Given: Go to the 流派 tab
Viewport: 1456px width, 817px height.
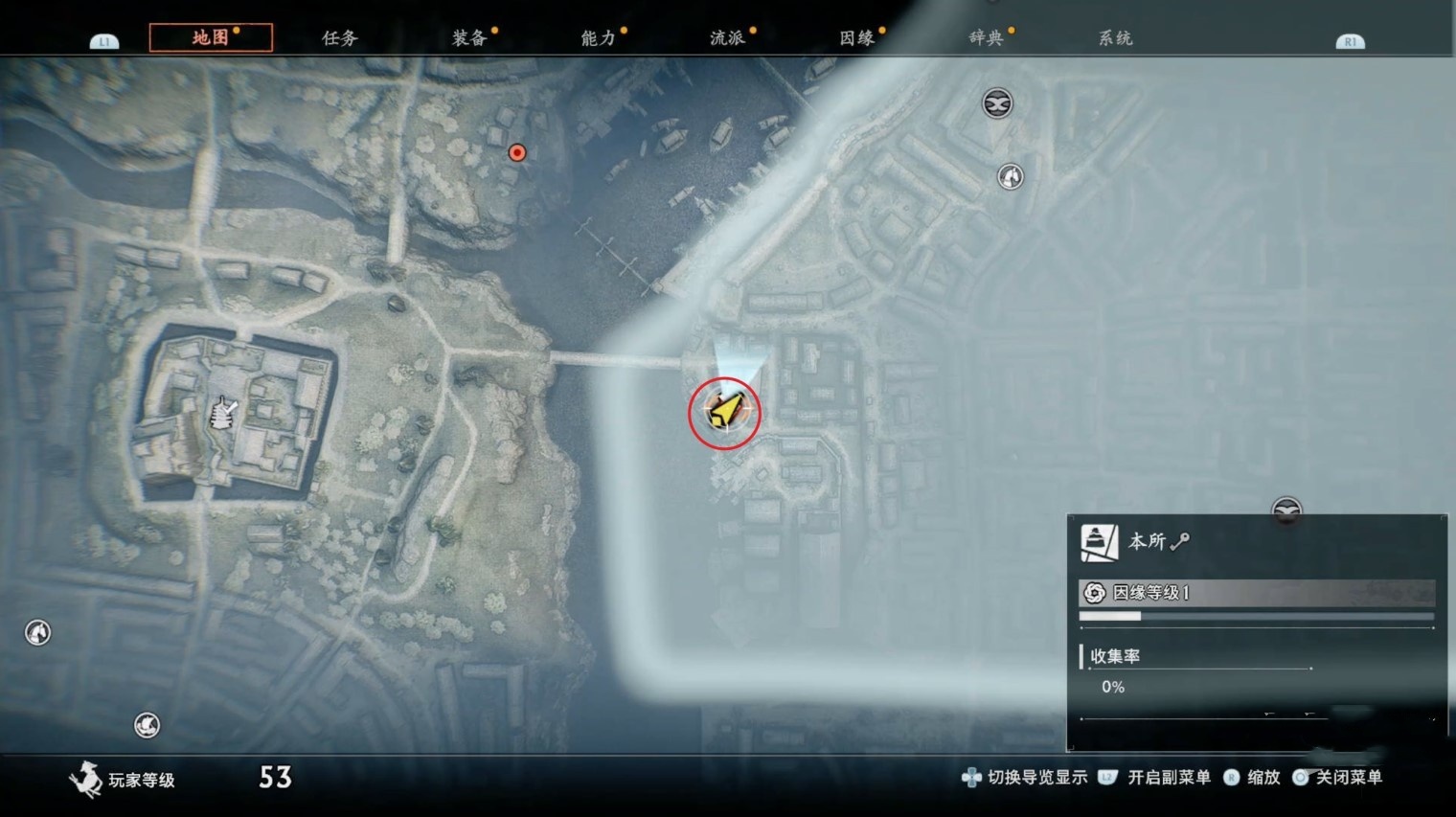Looking at the screenshot, I should click(x=728, y=38).
